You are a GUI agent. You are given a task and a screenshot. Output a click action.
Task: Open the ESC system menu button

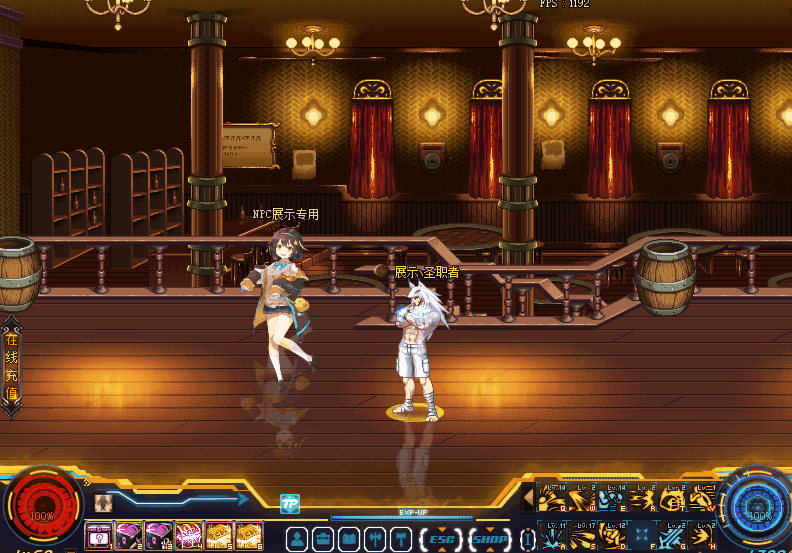point(442,539)
